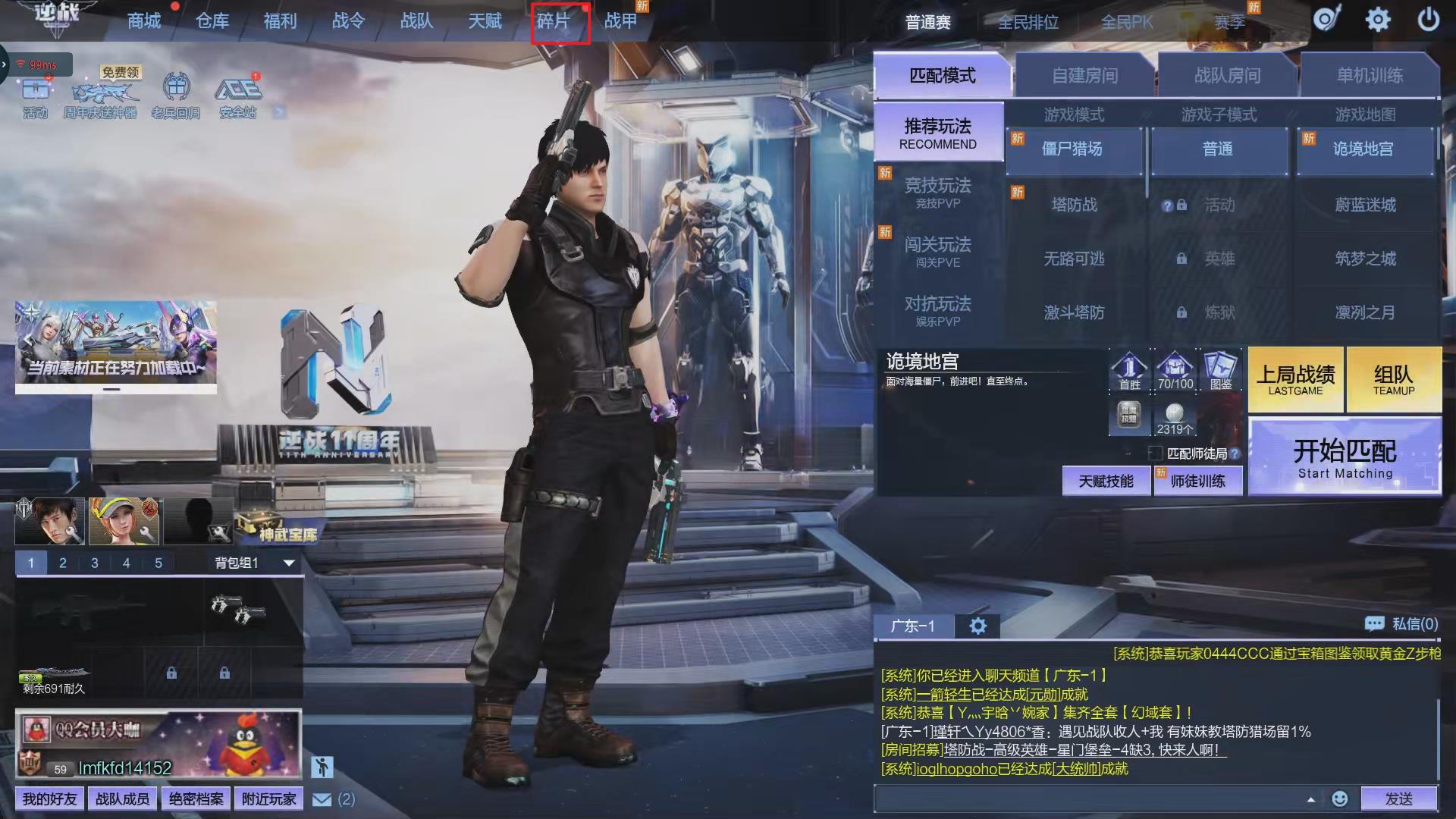Image resolution: width=1456 pixels, height=819 pixels.
Task: Switch to the 自建房间 tab
Action: point(1084,76)
